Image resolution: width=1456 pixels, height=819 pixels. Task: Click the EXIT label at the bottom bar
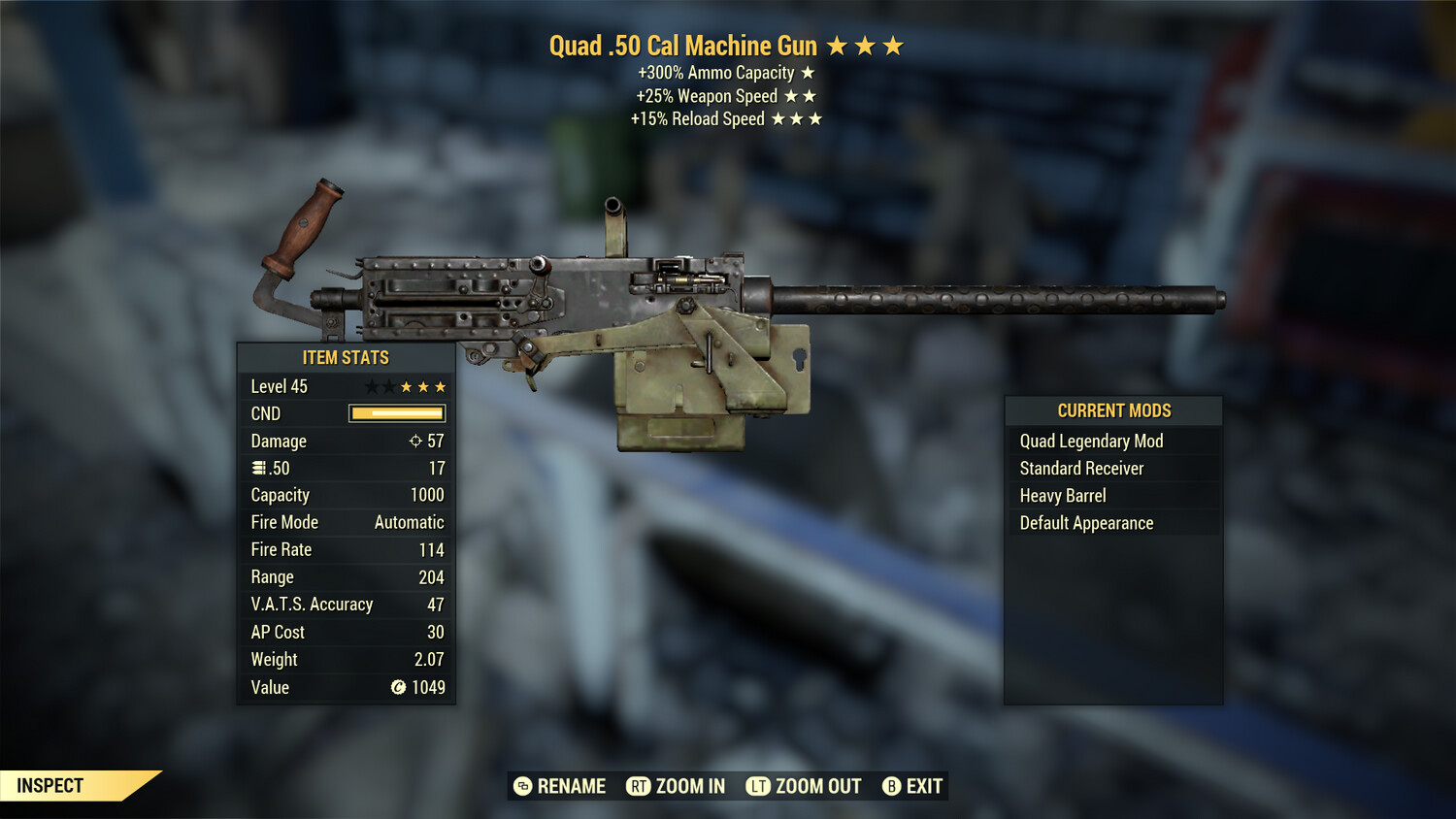pos(922,786)
